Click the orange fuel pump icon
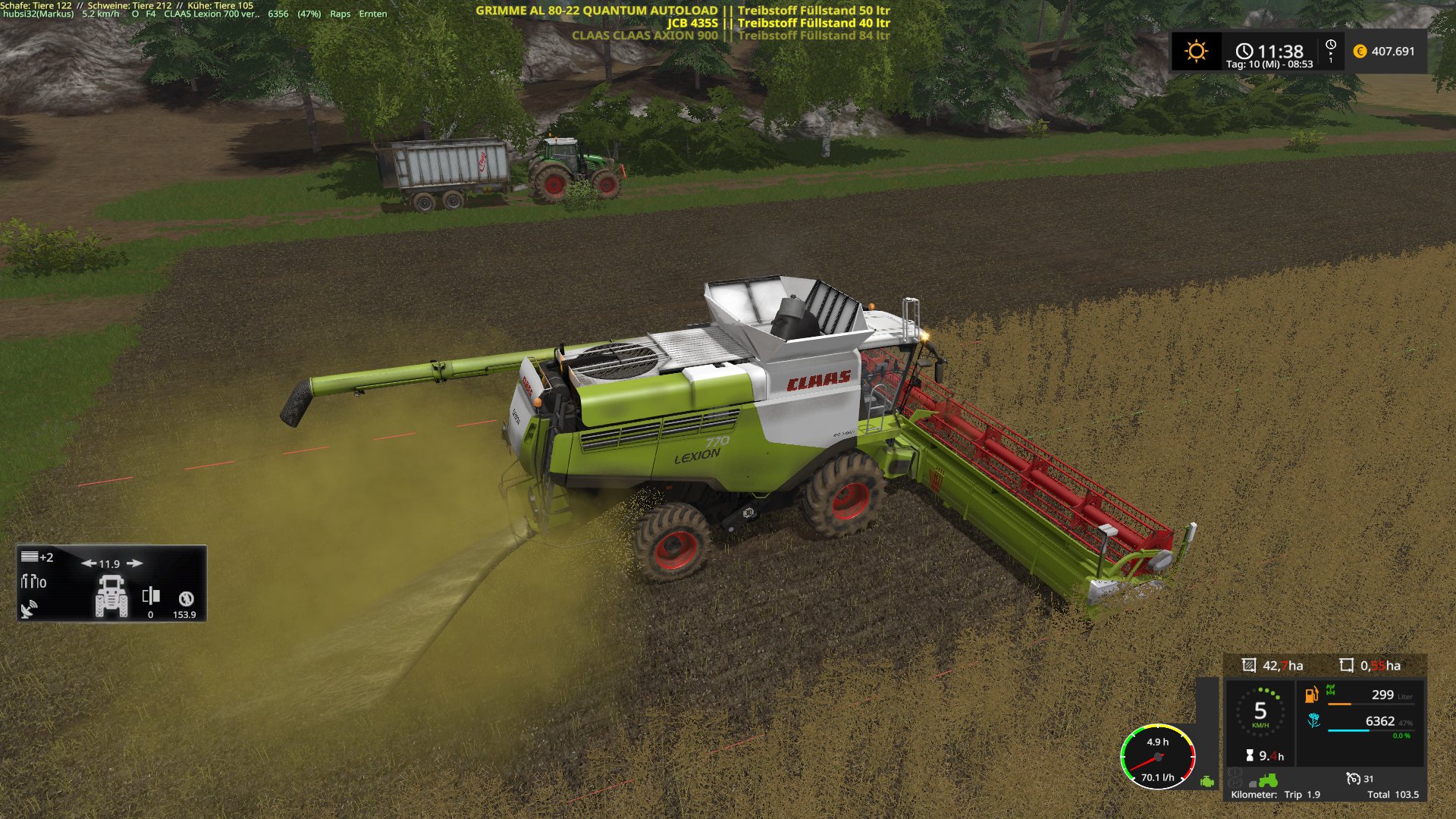The height and width of the screenshot is (819, 1456). (x=1311, y=695)
